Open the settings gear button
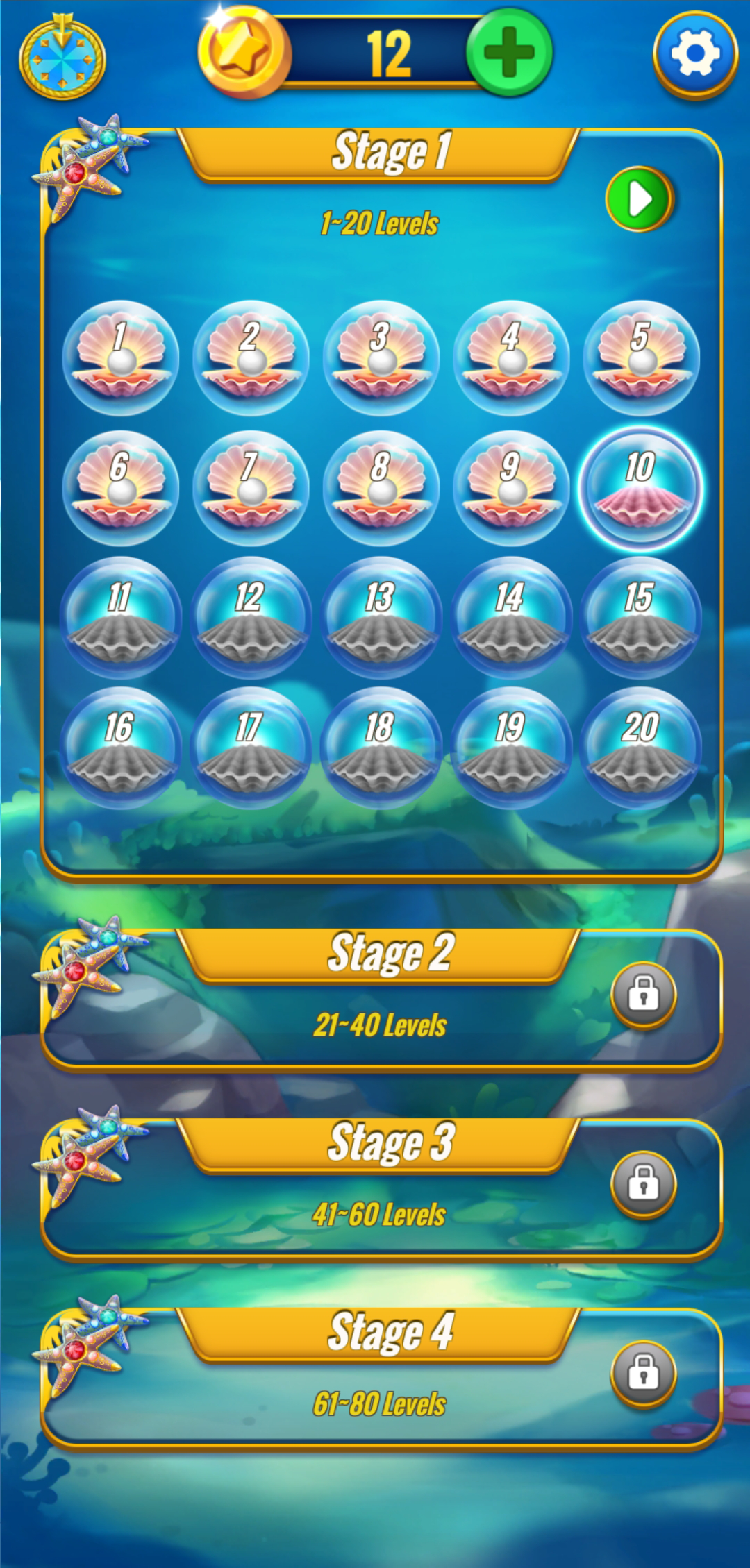Image resolution: width=750 pixels, height=1568 pixels. (x=695, y=53)
